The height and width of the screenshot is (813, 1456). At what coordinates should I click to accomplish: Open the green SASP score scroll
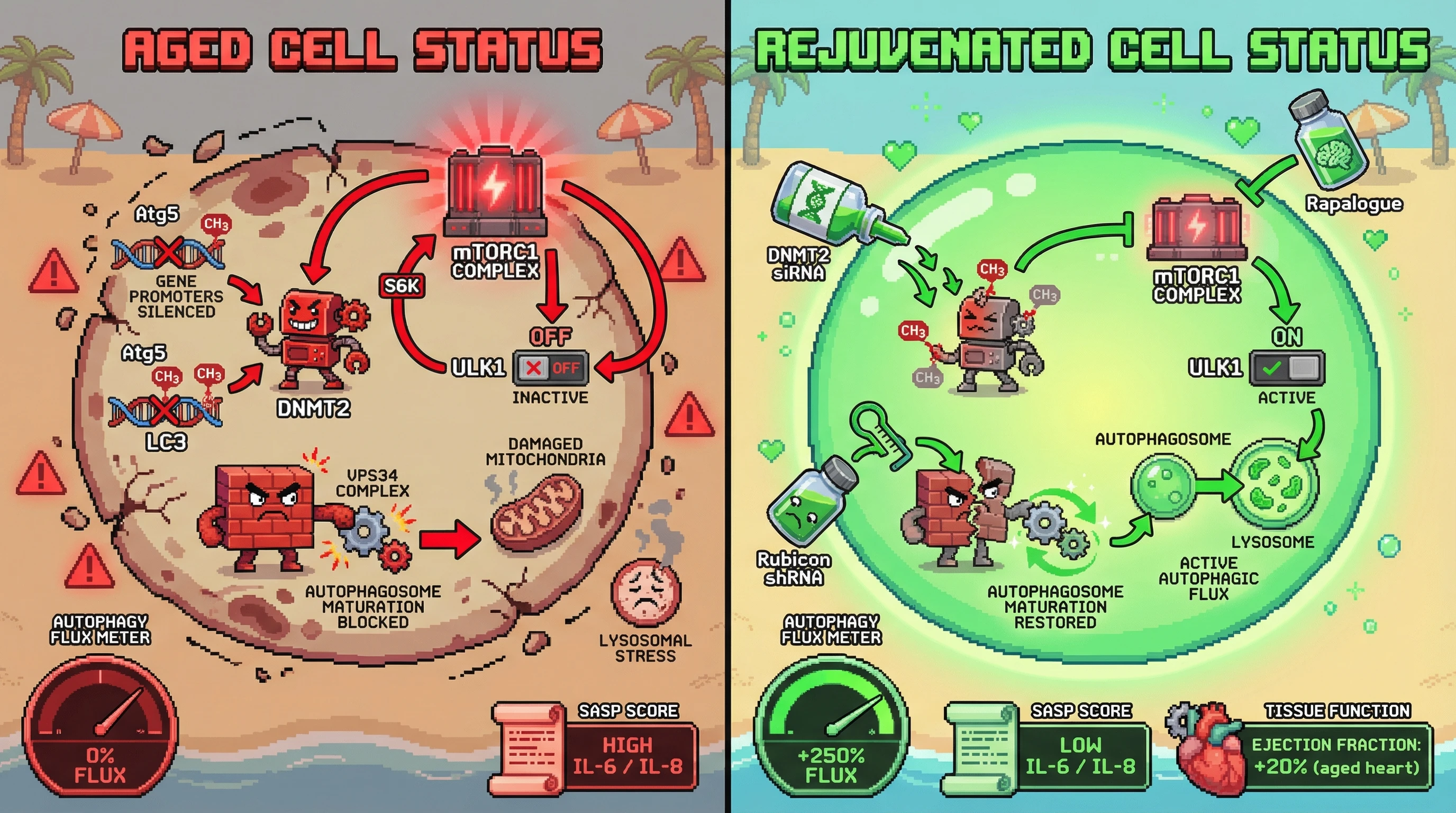(981, 748)
